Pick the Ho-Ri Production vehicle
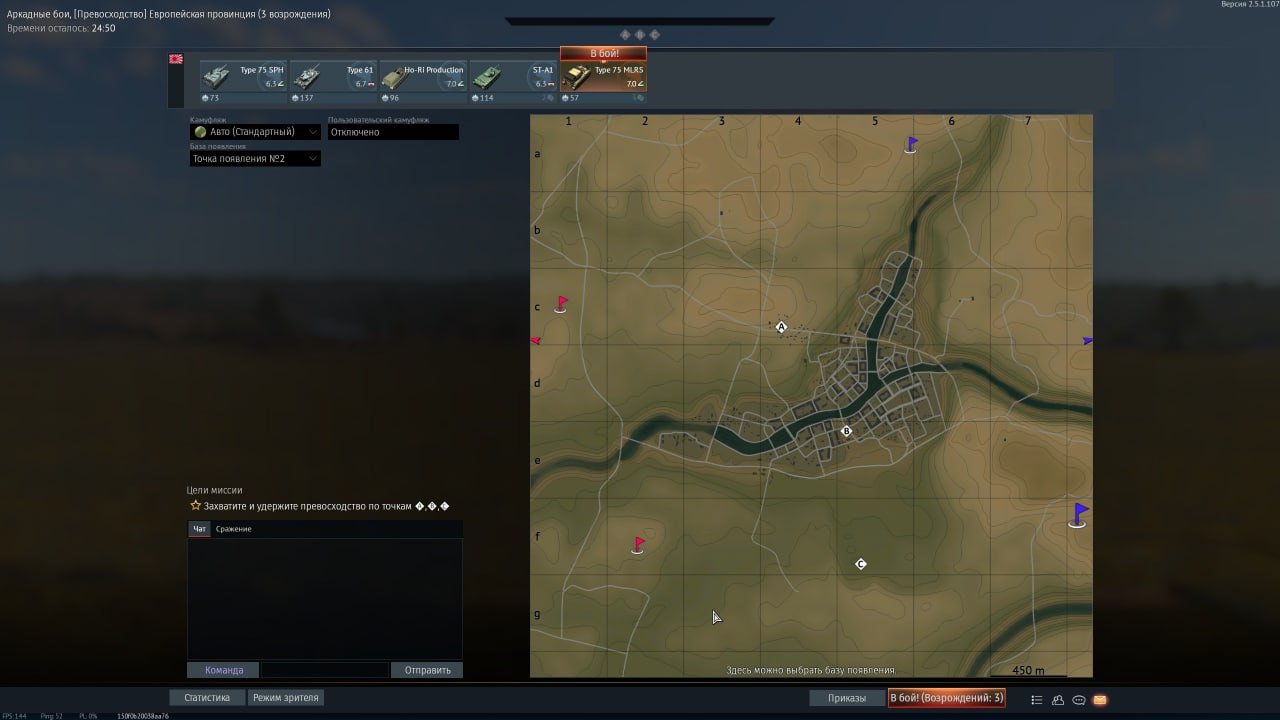 (423, 78)
